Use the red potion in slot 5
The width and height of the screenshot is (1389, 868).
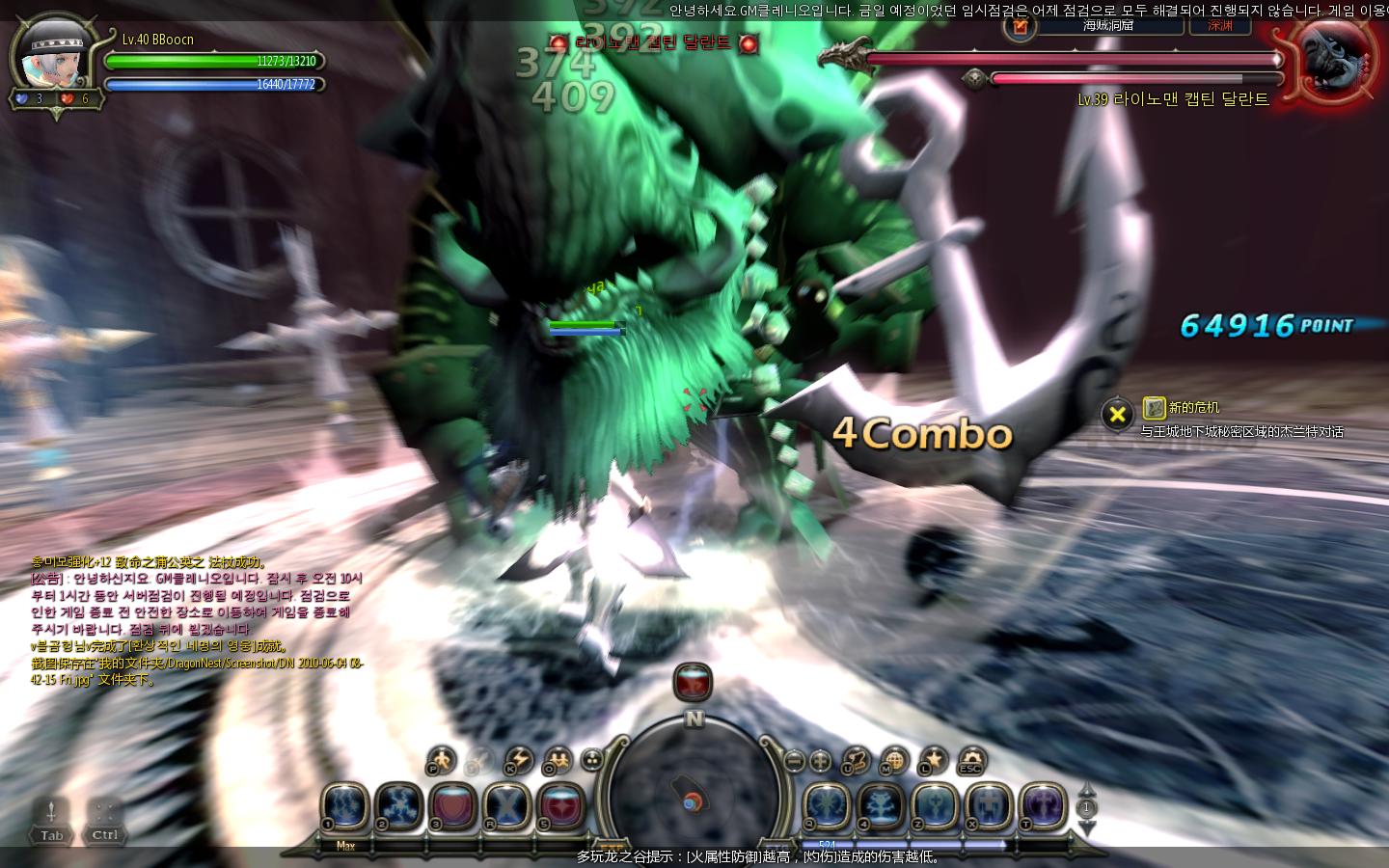pos(561,805)
